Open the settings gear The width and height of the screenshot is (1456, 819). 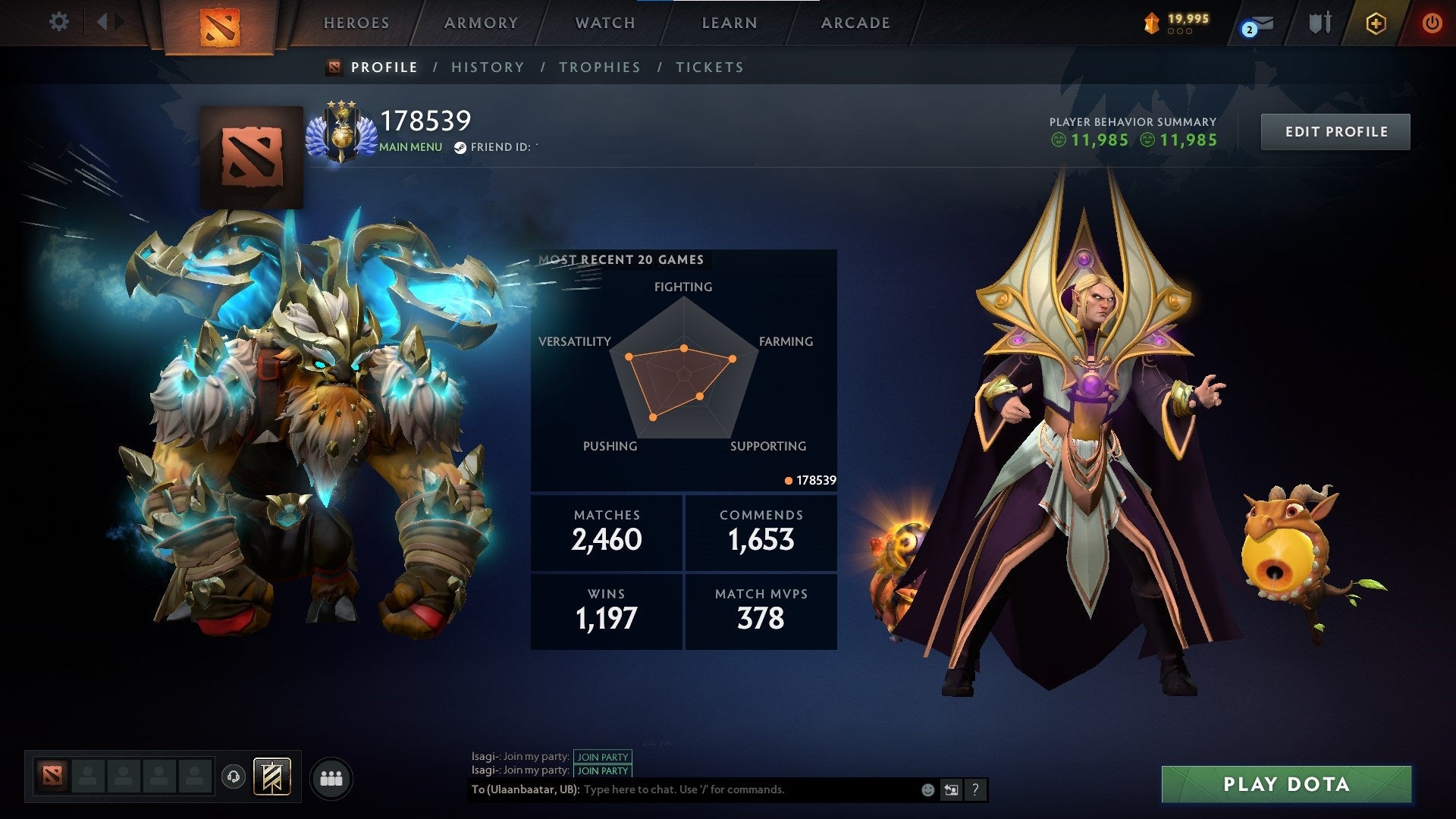click(59, 22)
